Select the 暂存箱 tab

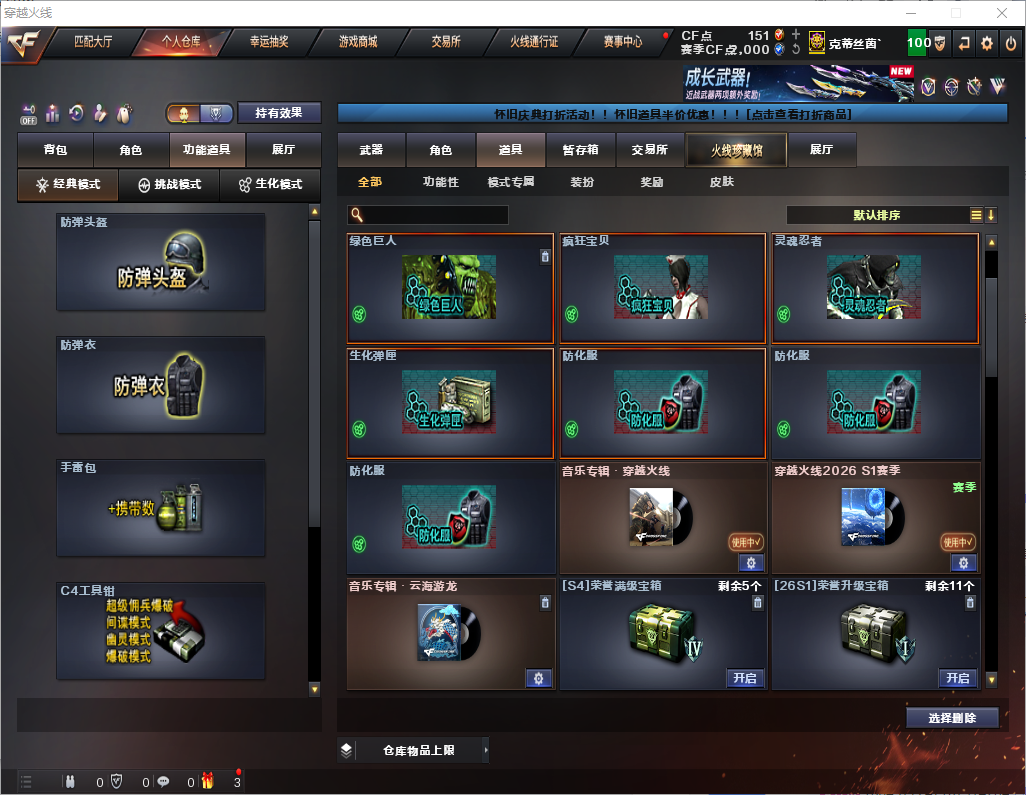(x=580, y=150)
